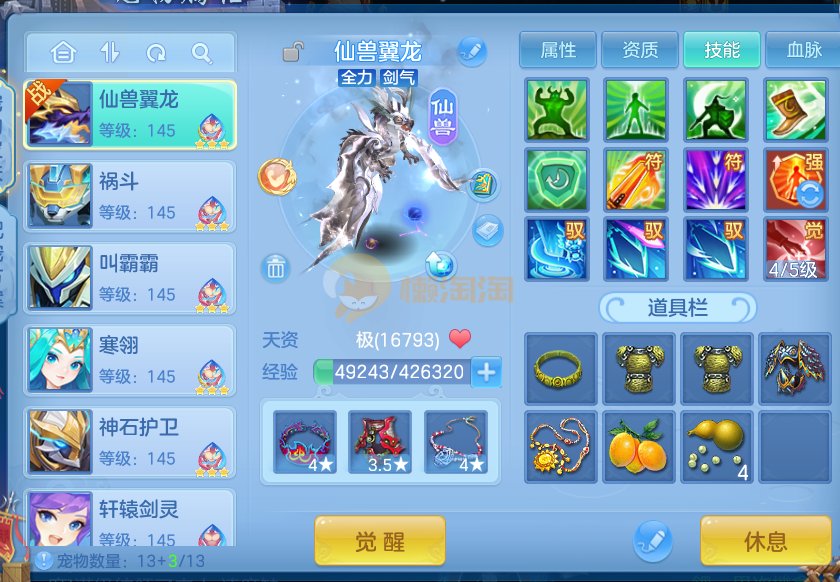Delete pet using the trash can icon
Viewport: 840px width, 582px height.
[276, 267]
